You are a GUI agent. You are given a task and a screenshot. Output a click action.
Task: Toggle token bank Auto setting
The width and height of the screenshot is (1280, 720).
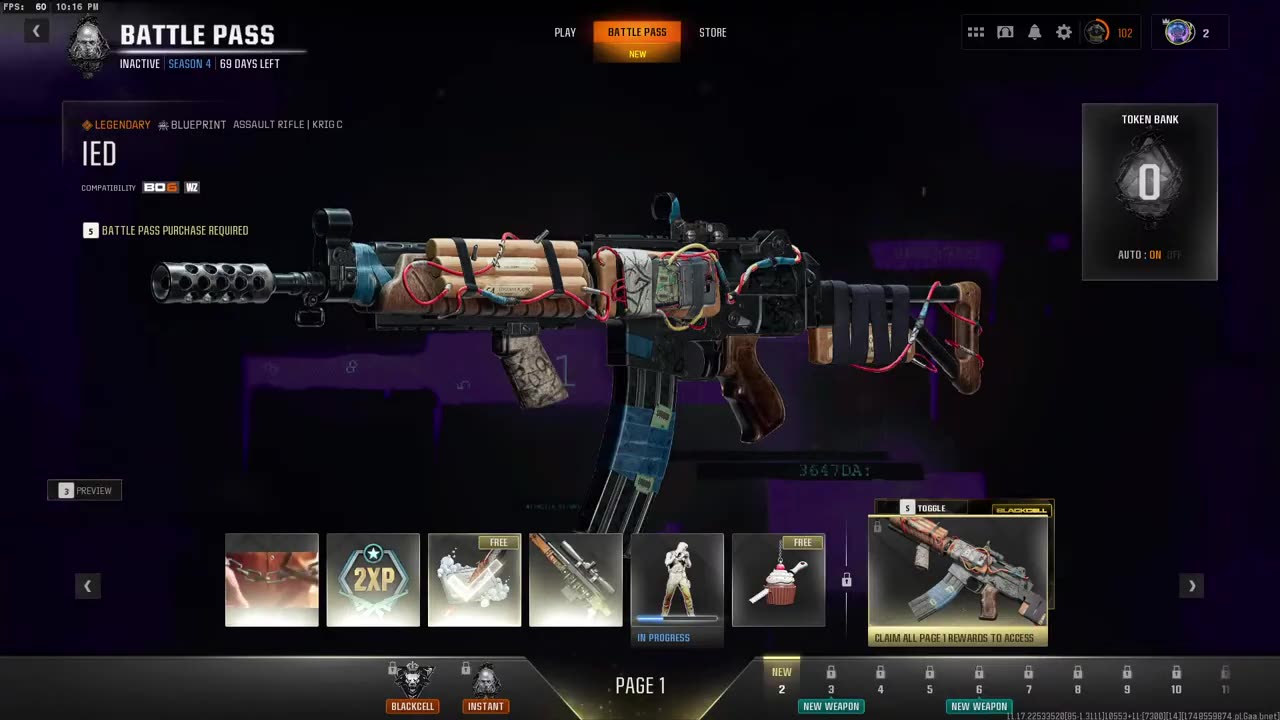point(1155,255)
